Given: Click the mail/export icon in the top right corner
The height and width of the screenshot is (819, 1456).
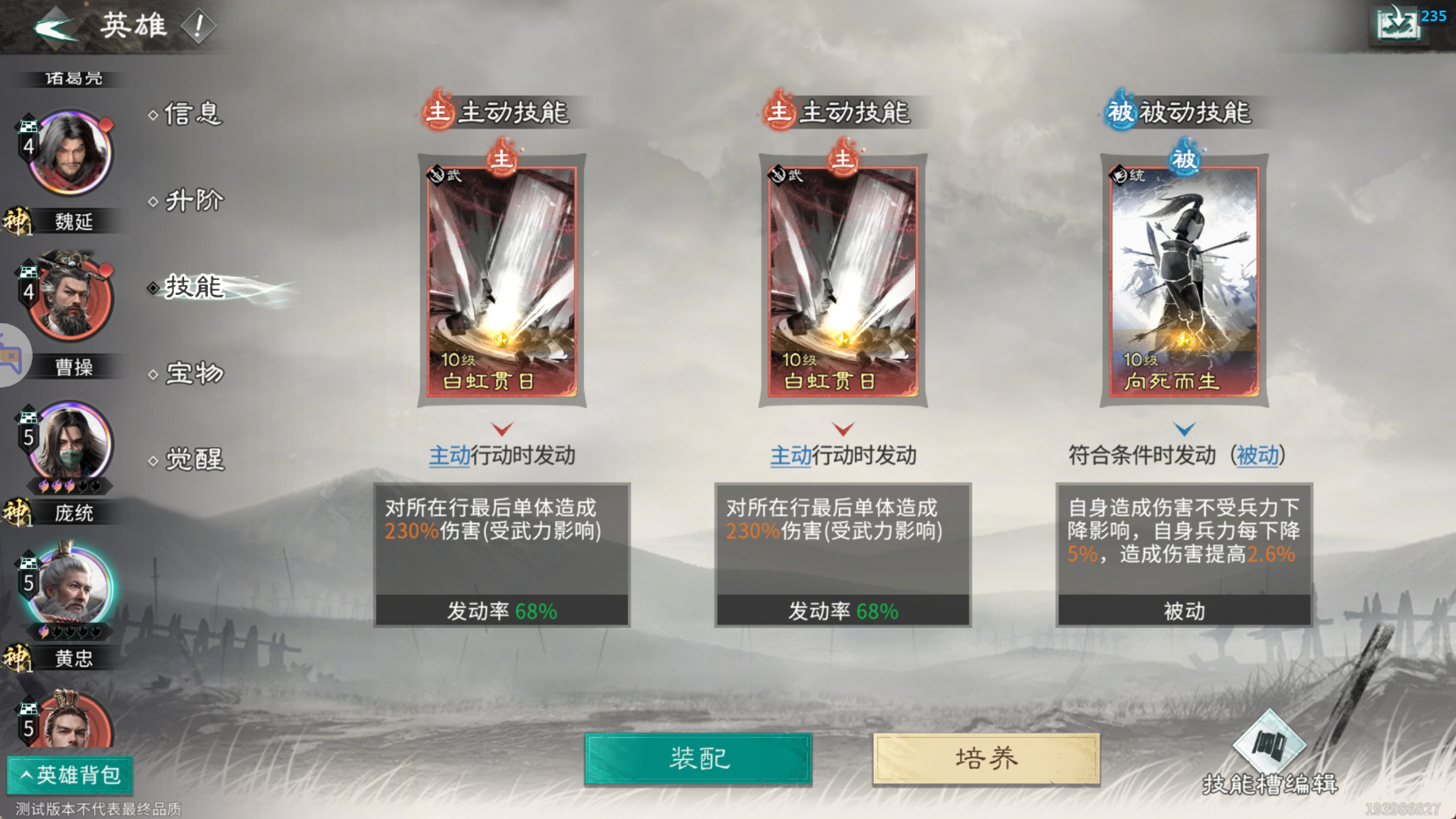Looking at the screenshot, I should tap(1399, 25).
